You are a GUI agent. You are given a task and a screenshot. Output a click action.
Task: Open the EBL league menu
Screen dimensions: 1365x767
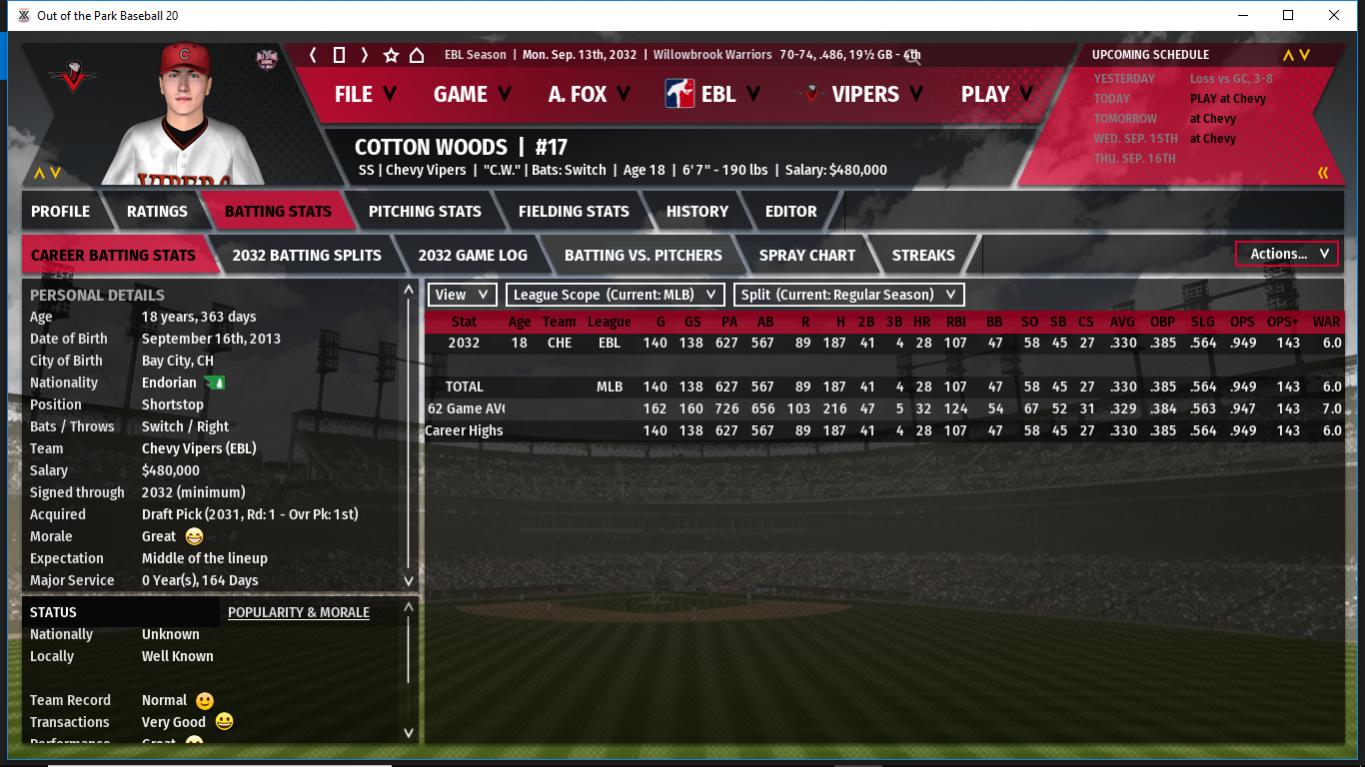coord(713,94)
